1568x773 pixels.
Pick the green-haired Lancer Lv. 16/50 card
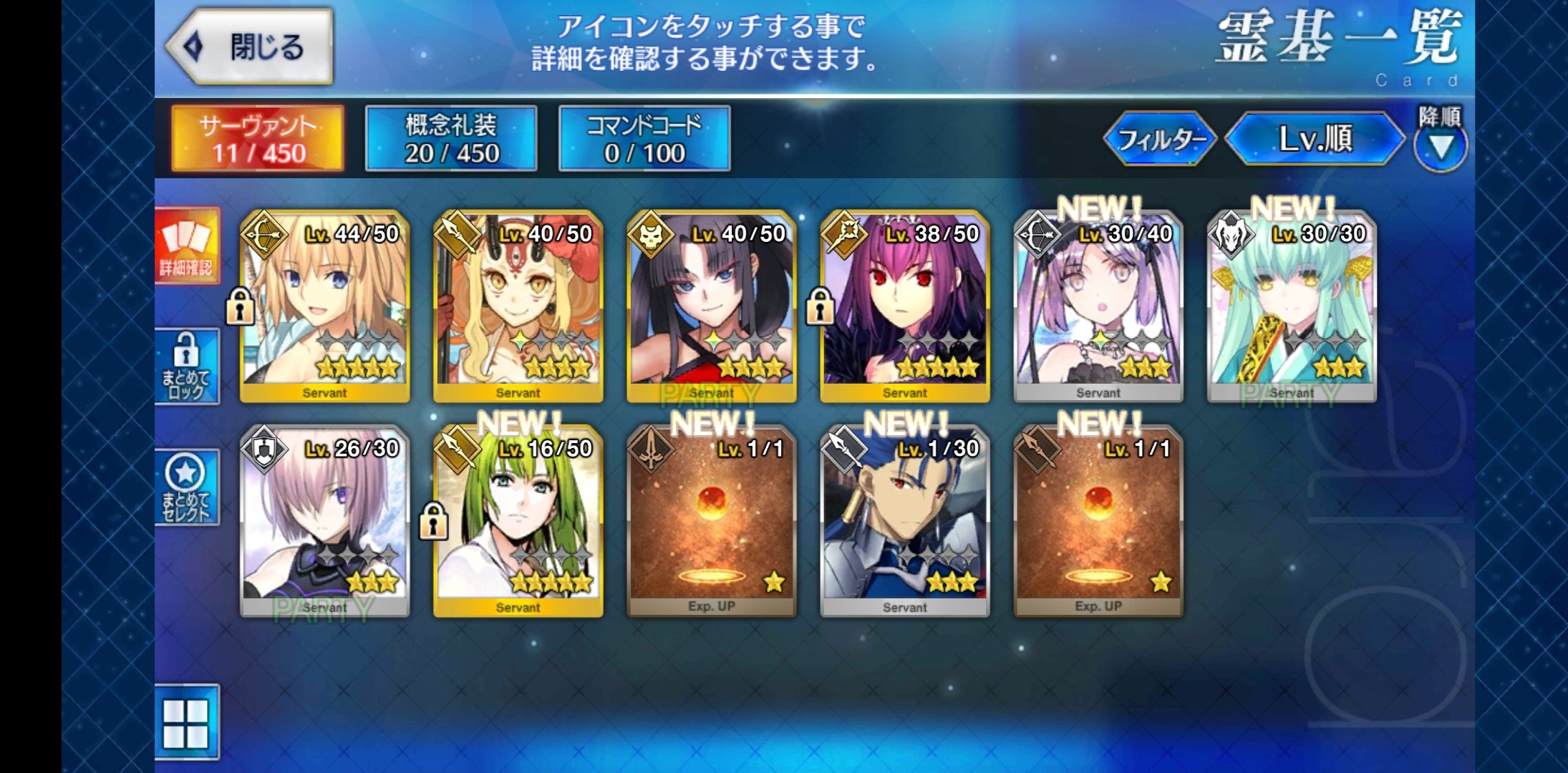(518, 521)
